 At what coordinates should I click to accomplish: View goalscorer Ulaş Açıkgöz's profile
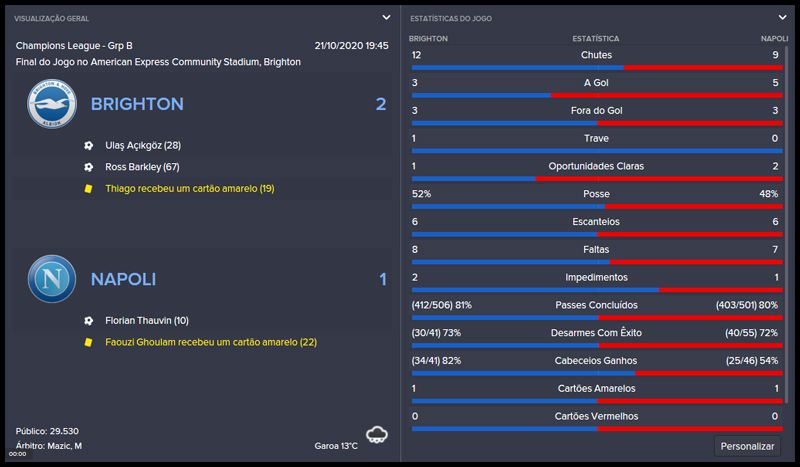pyautogui.click(x=143, y=145)
